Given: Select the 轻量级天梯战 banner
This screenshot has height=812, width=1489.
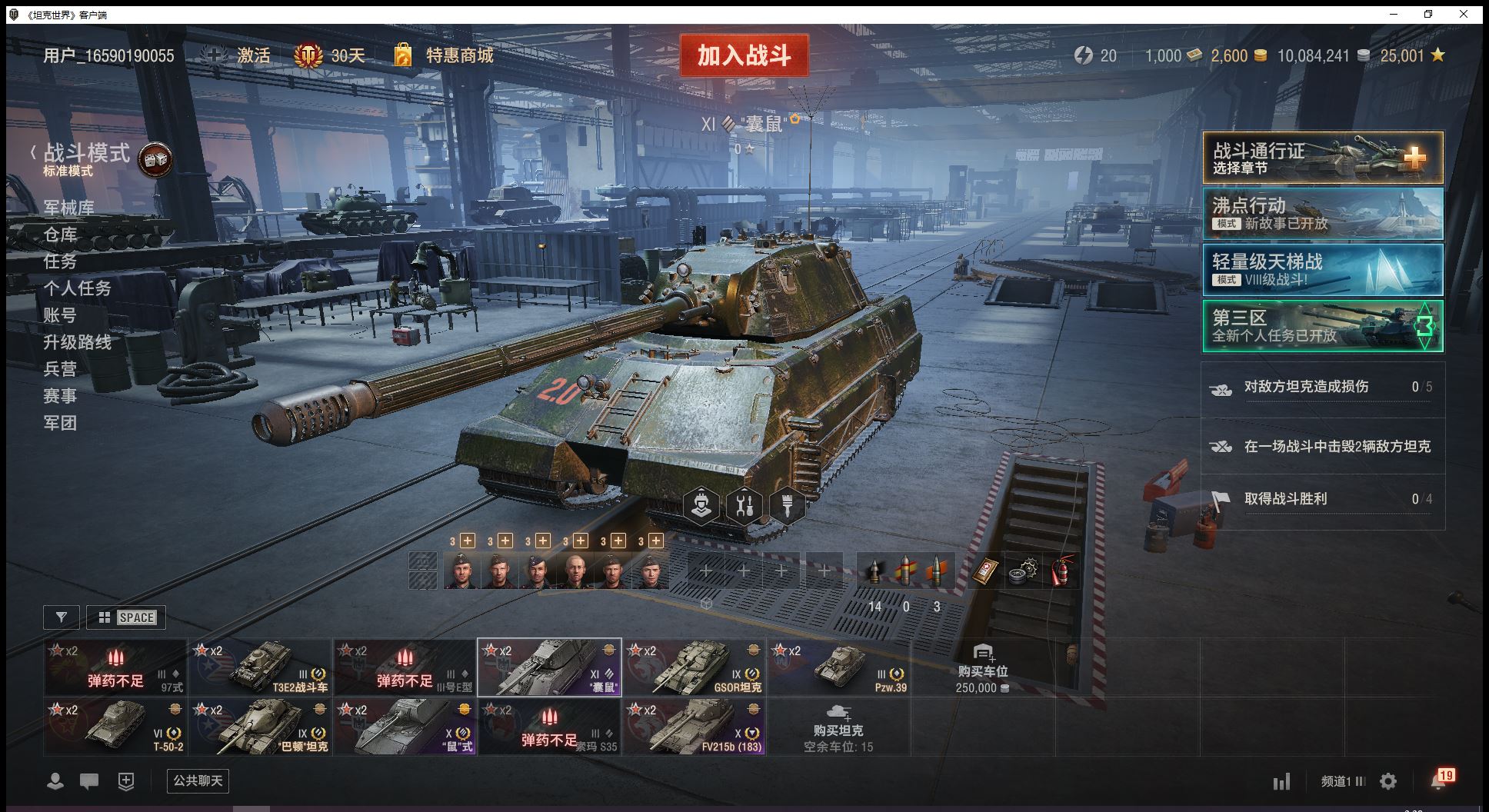Looking at the screenshot, I should tap(1322, 269).
